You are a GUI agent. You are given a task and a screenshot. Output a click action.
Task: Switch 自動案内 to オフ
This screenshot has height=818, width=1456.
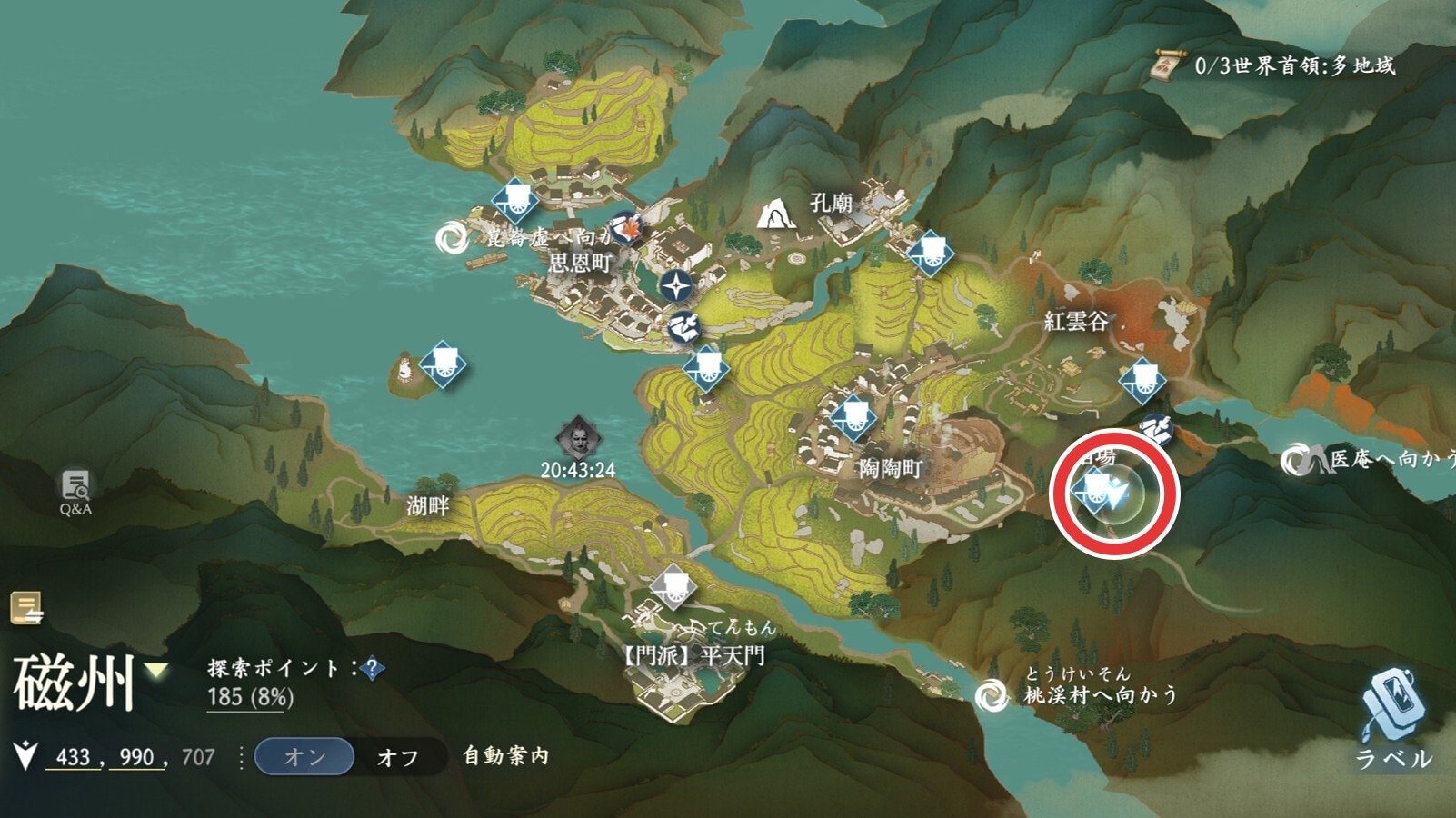coord(398,757)
